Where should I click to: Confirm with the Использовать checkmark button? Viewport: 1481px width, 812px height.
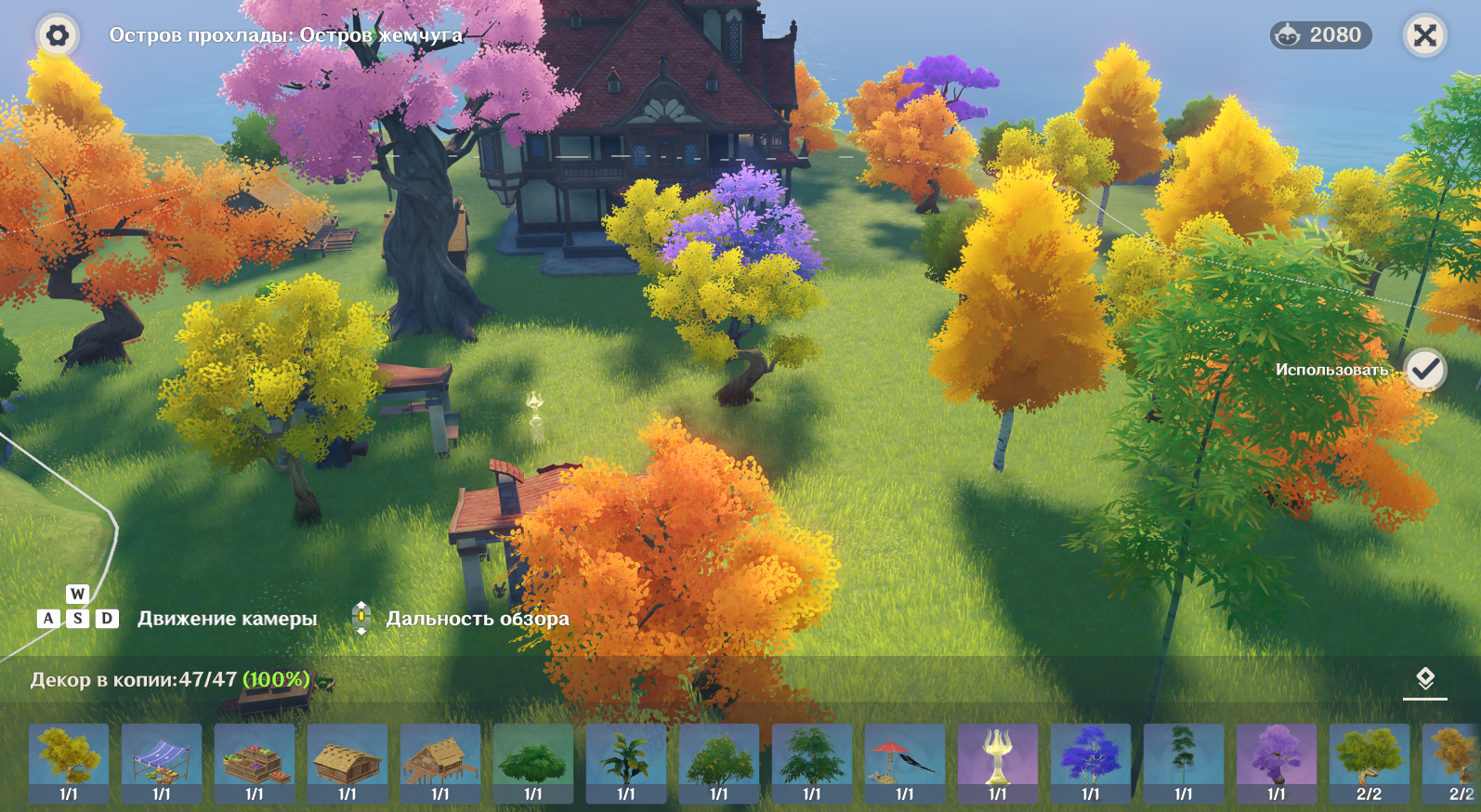[1424, 370]
